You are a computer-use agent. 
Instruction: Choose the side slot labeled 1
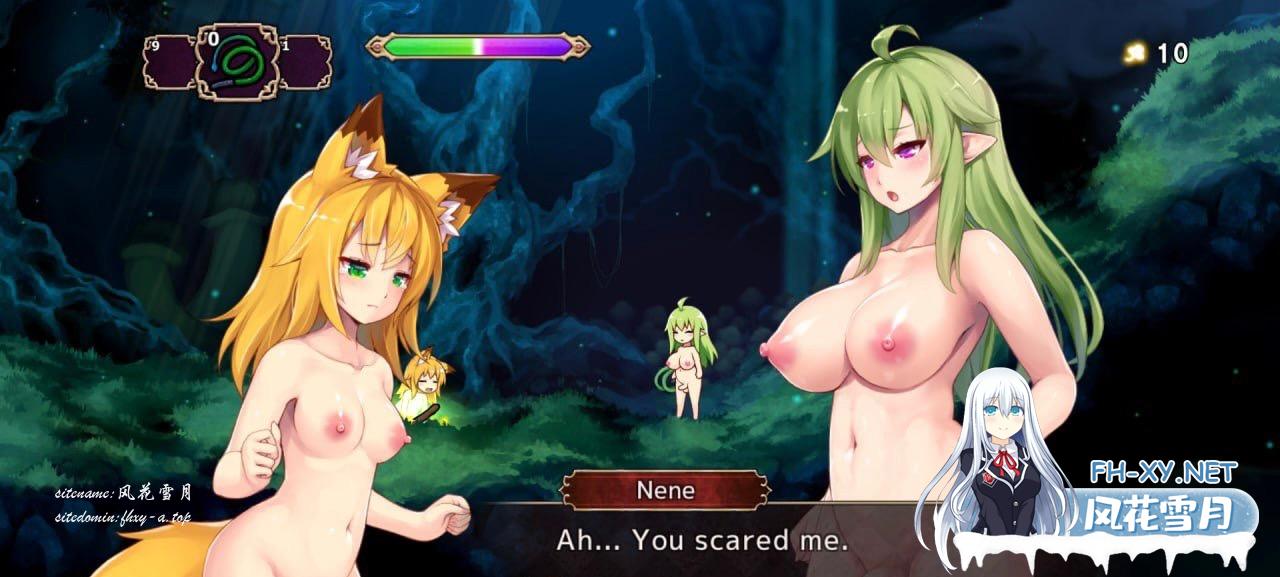point(304,62)
